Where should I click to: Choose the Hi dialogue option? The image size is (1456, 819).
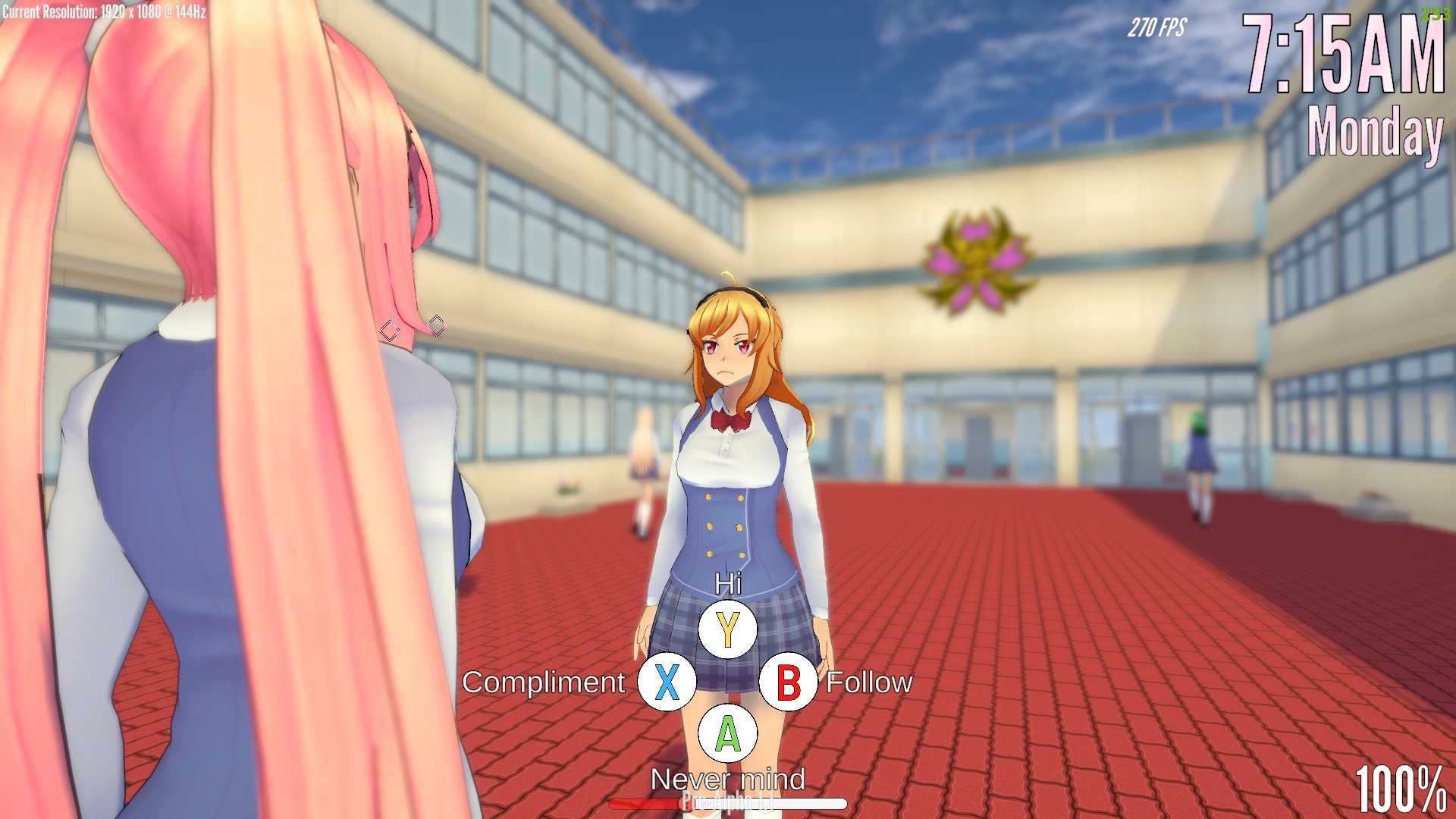tap(727, 629)
